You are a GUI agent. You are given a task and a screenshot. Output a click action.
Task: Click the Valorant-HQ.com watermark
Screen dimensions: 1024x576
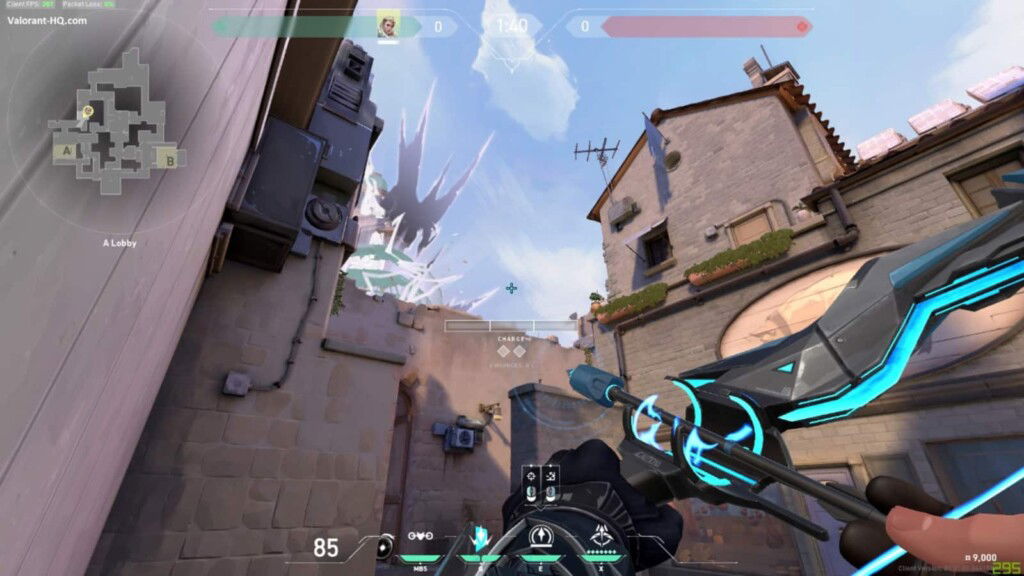pyautogui.click(x=47, y=20)
